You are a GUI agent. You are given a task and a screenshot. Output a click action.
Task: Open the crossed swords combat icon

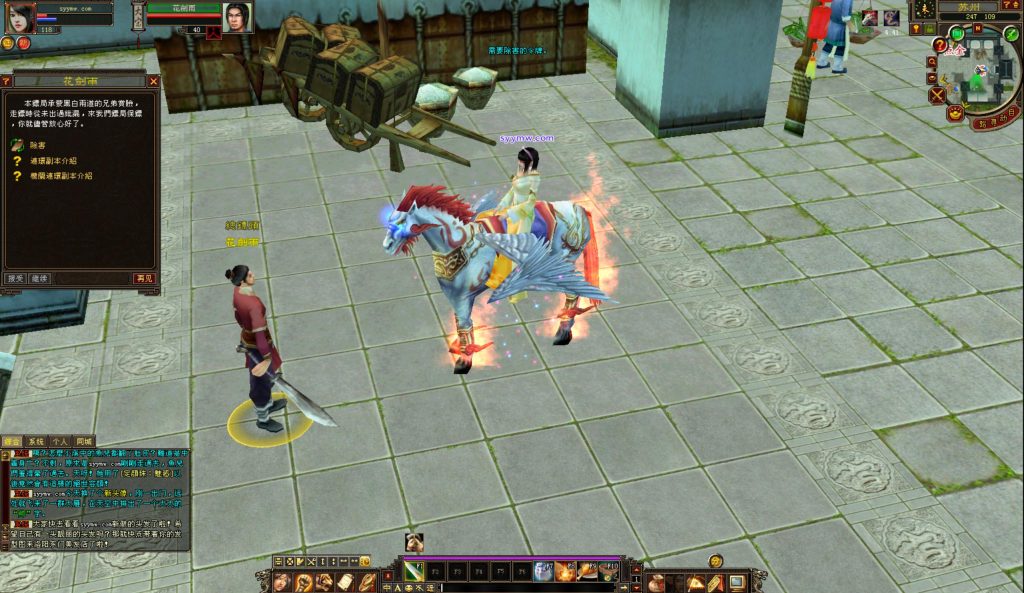937,95
